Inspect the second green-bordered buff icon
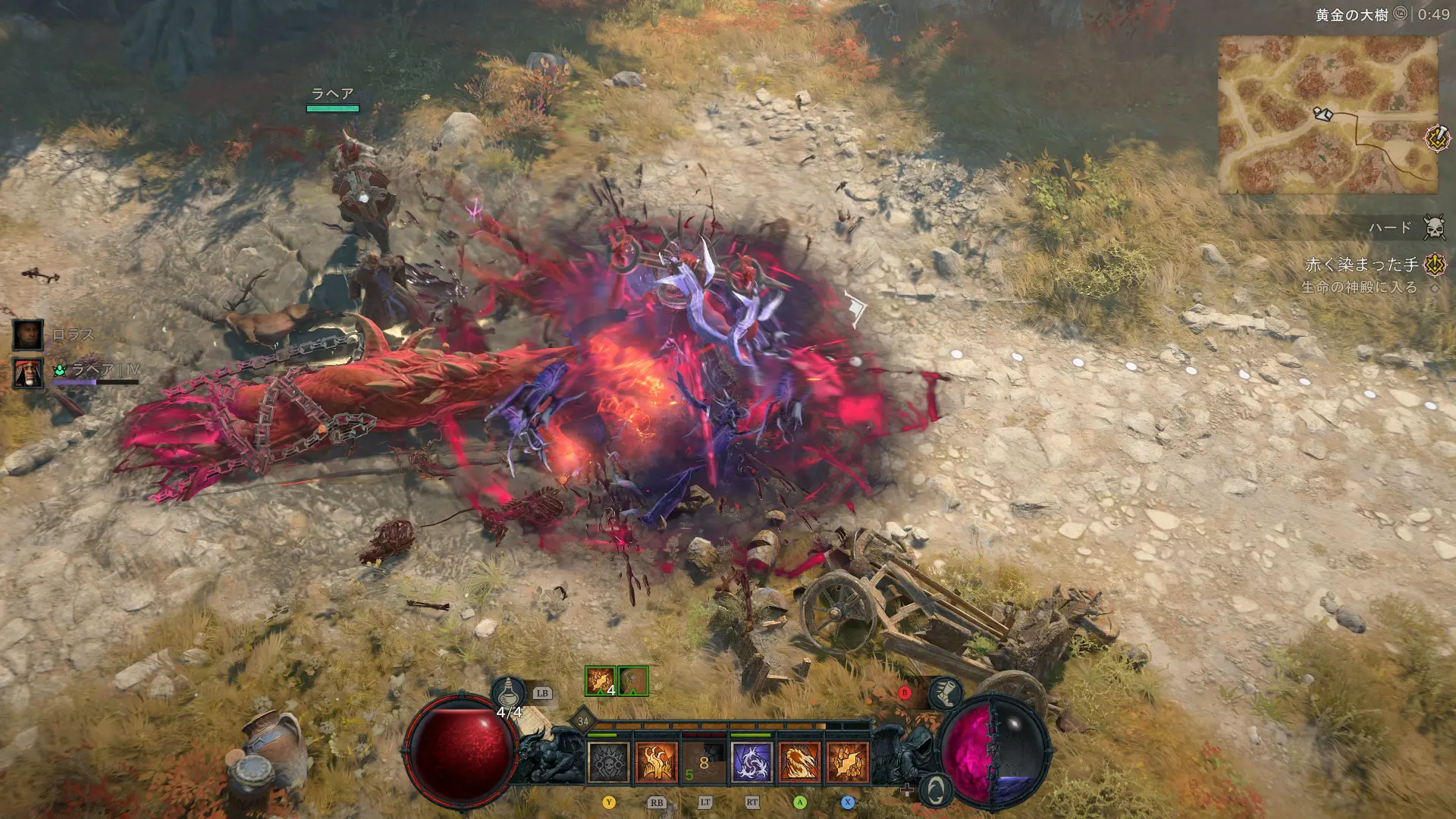Image resolution: width=1456 pixels, height=819 pixels. click(x=633, y=681)
